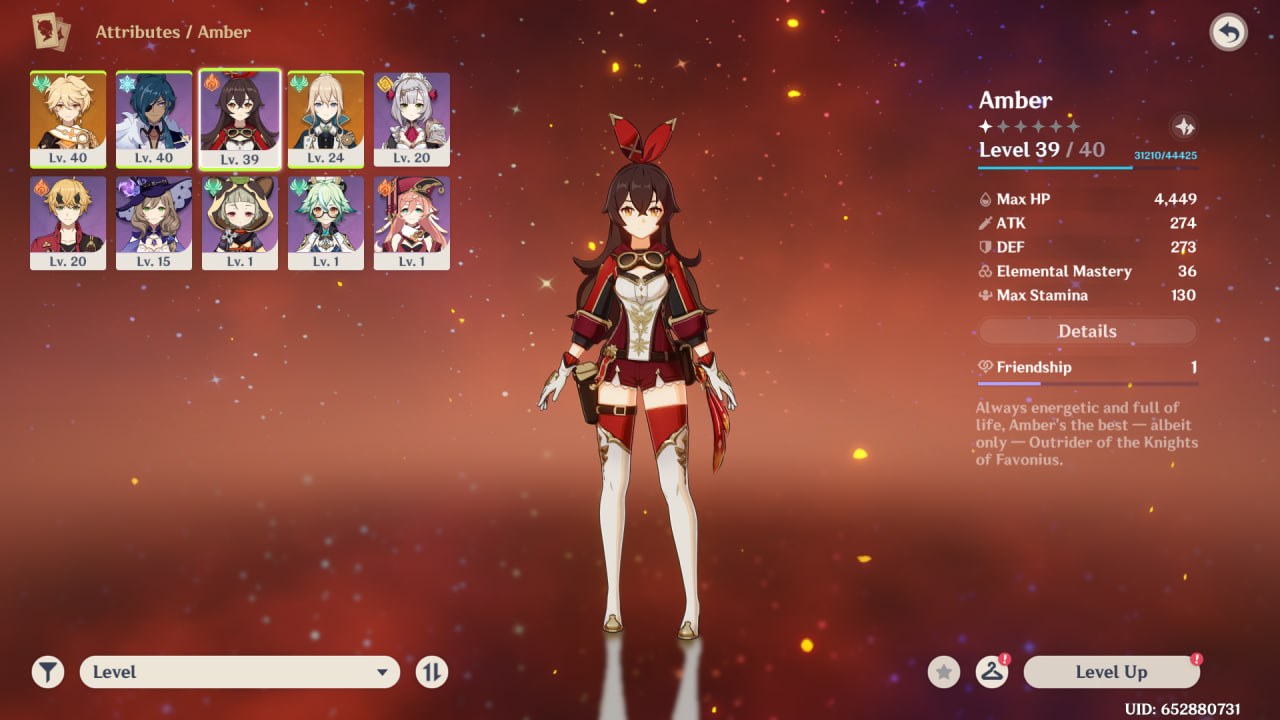
Task: Select Sucrose's character portrait
Action: (x=326, y=223)
